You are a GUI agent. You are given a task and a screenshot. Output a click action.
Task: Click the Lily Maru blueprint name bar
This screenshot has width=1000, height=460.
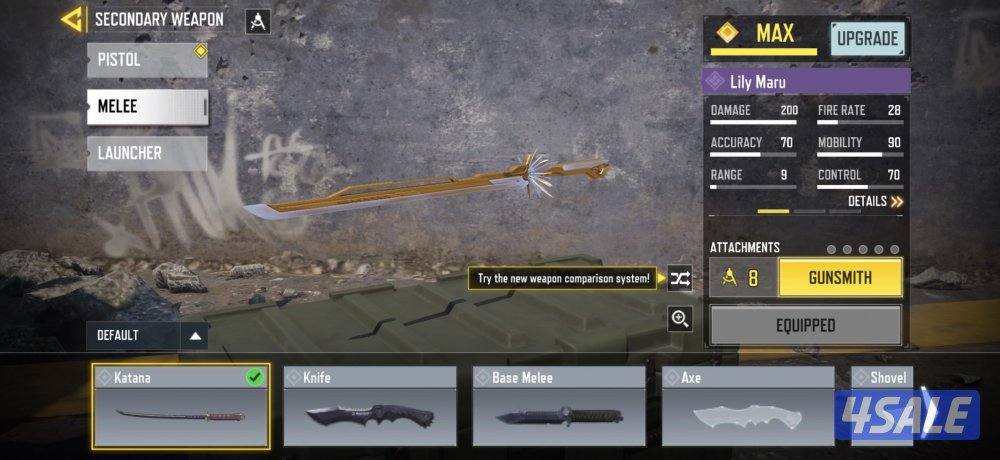coord(807,81)
